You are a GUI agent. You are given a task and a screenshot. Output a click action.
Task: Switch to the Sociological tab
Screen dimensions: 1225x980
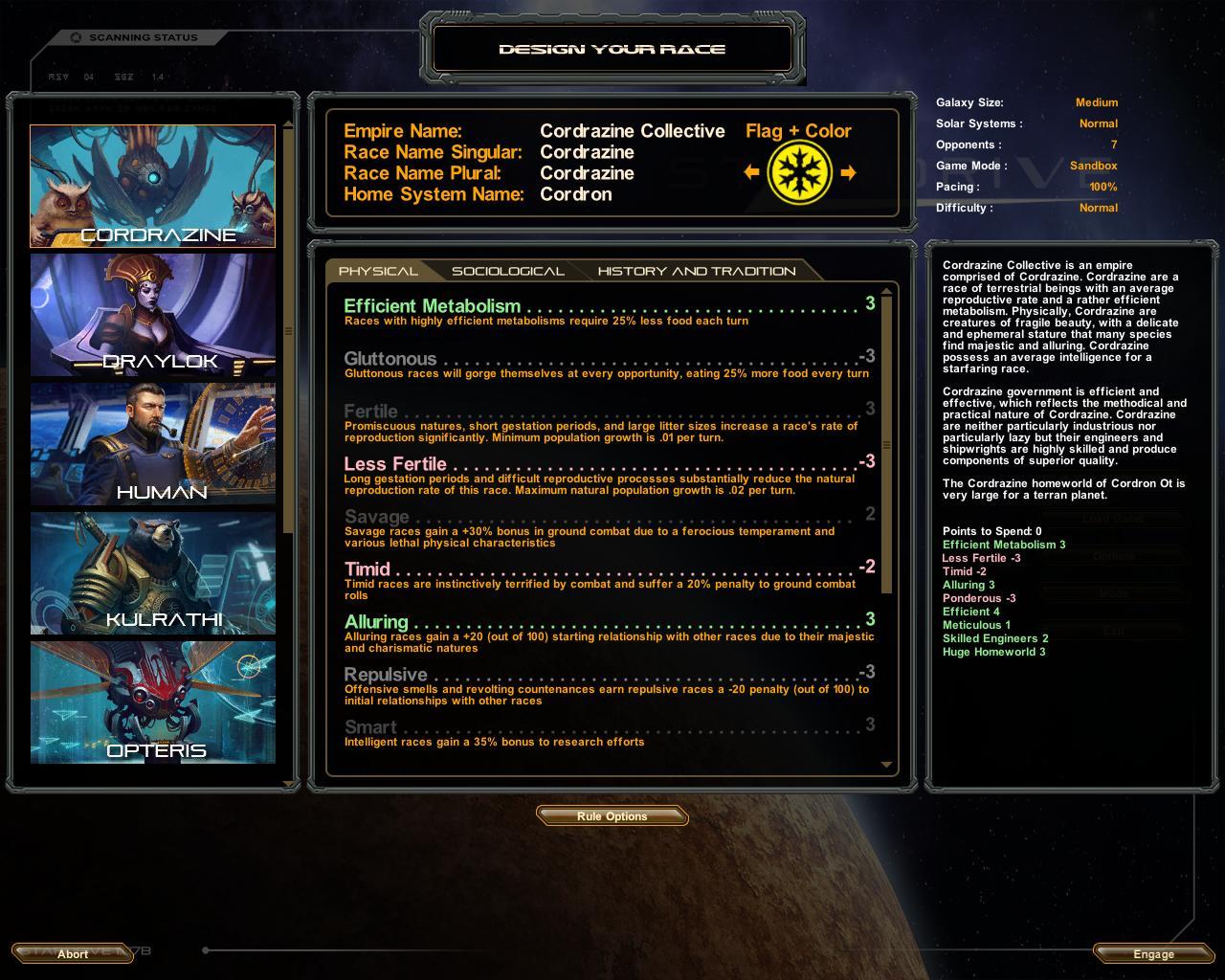tap(507, 271)
